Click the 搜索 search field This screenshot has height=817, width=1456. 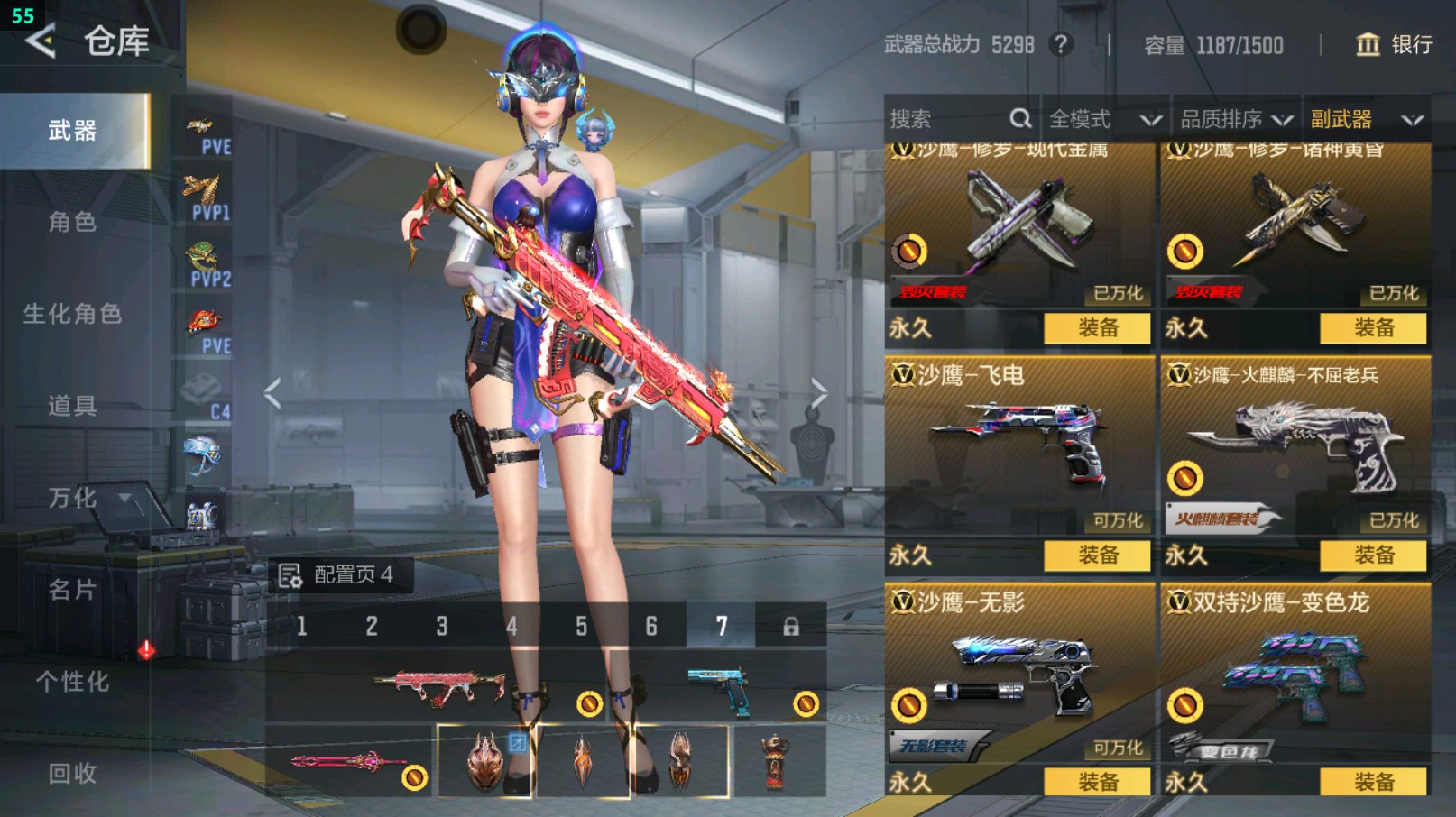tap(947, 119)
